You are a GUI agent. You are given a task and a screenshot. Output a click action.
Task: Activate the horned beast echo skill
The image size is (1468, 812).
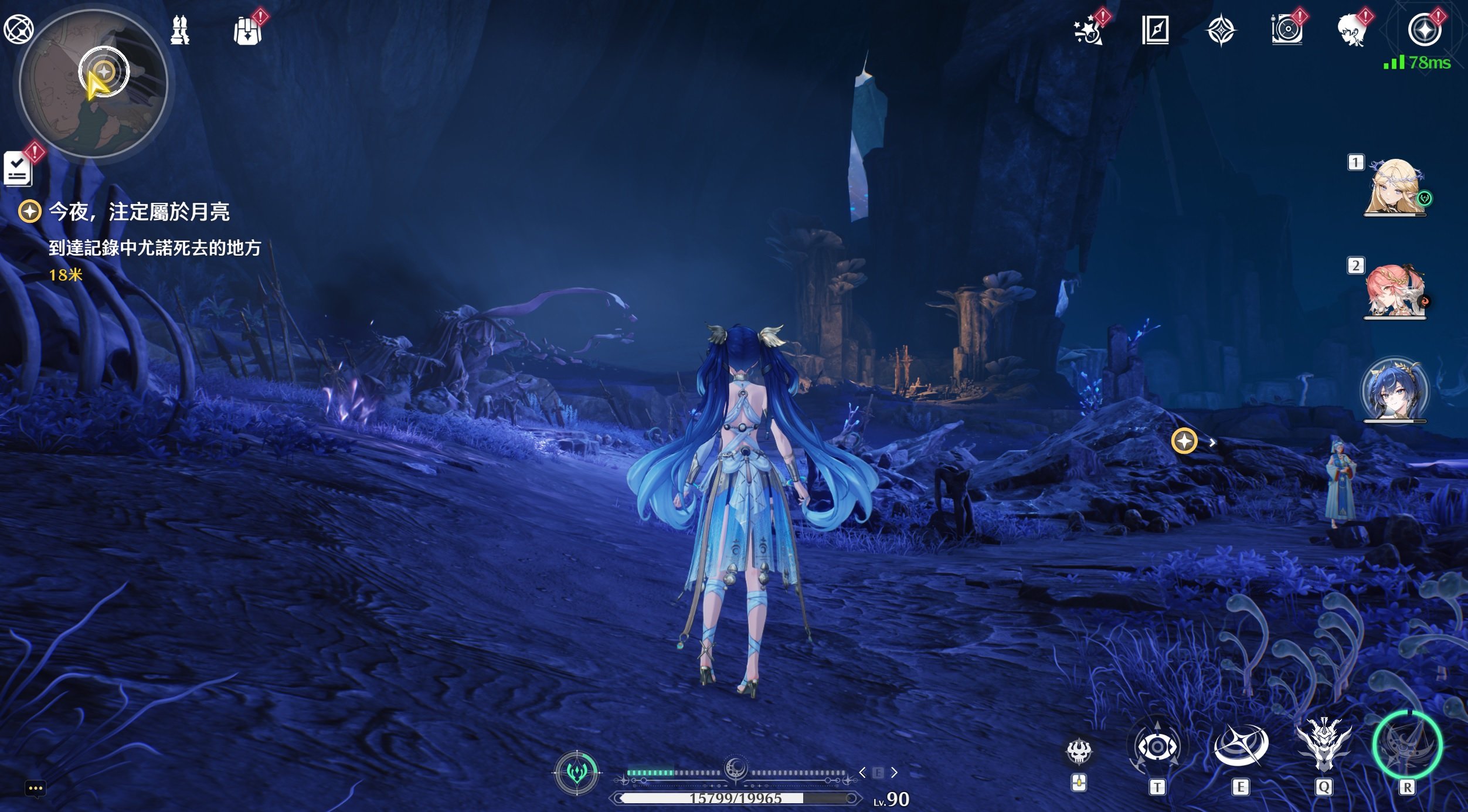1323,745
